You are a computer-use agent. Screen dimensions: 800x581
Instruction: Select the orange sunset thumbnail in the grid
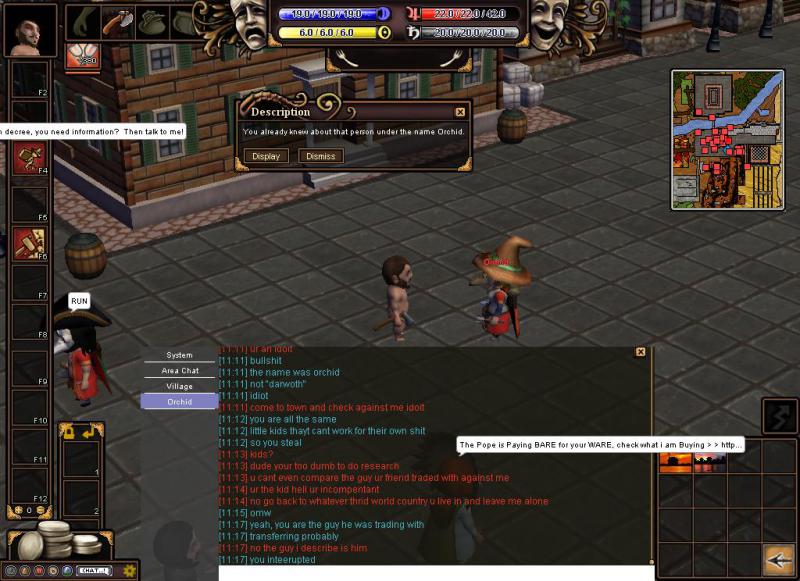pyautogui.click(x=675, y=462)
